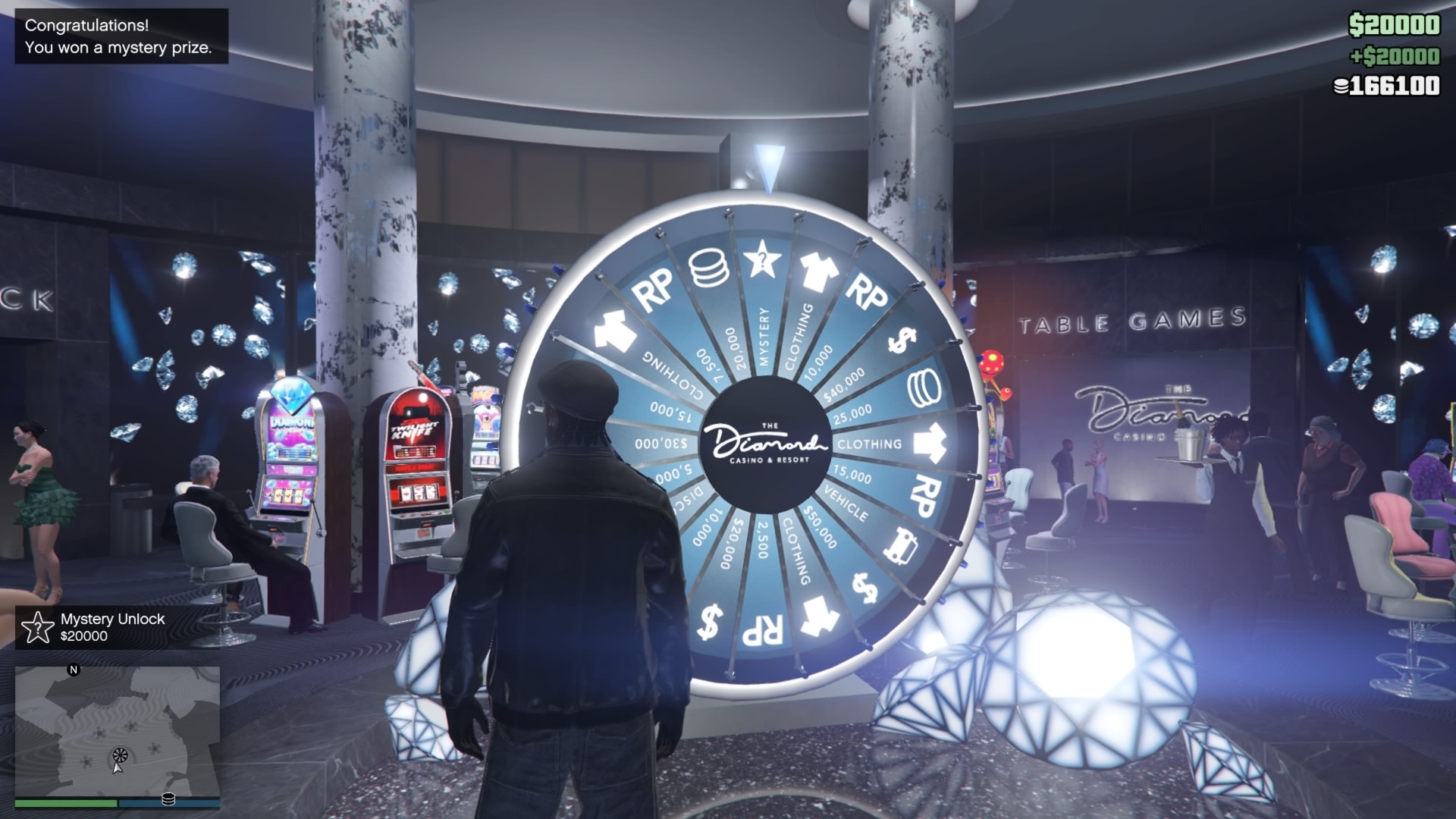The image size is (1456, 819).
Task: Click the Mystery Unlock star icon
Action: tap(36, 628)
